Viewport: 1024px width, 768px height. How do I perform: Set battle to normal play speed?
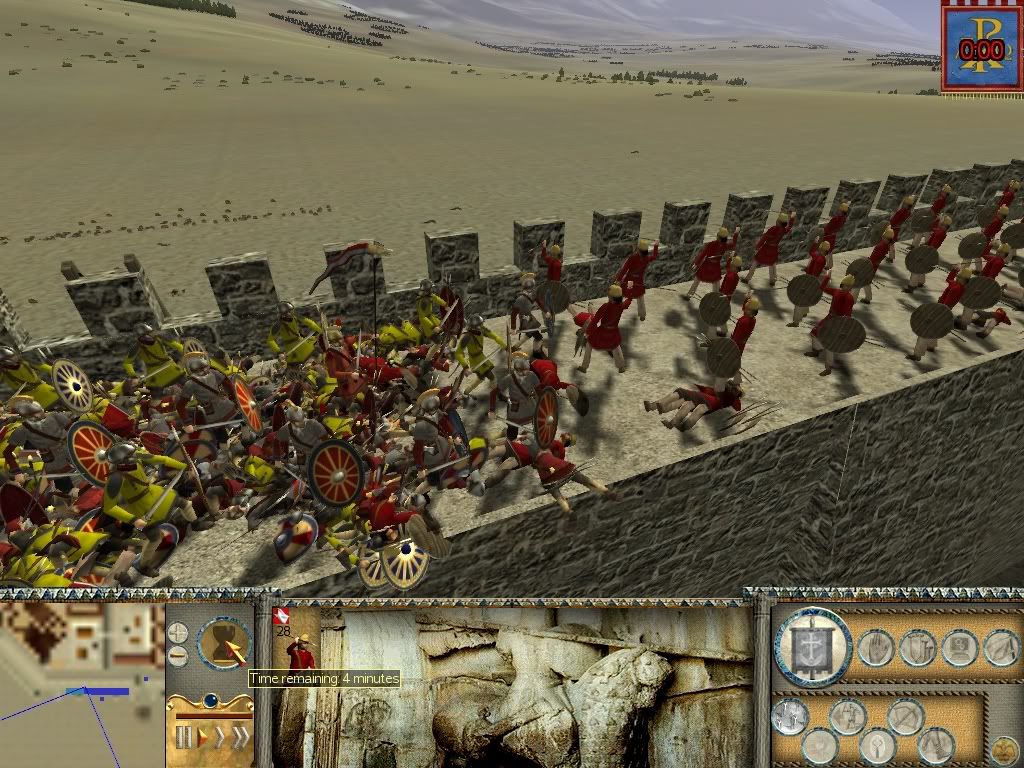click(x=202, y=738)
